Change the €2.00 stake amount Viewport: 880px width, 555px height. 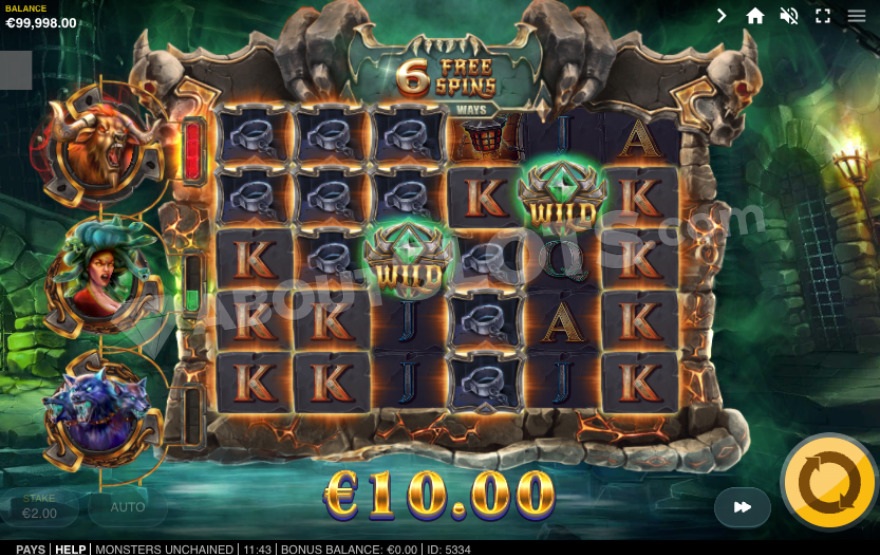(40, 508)
